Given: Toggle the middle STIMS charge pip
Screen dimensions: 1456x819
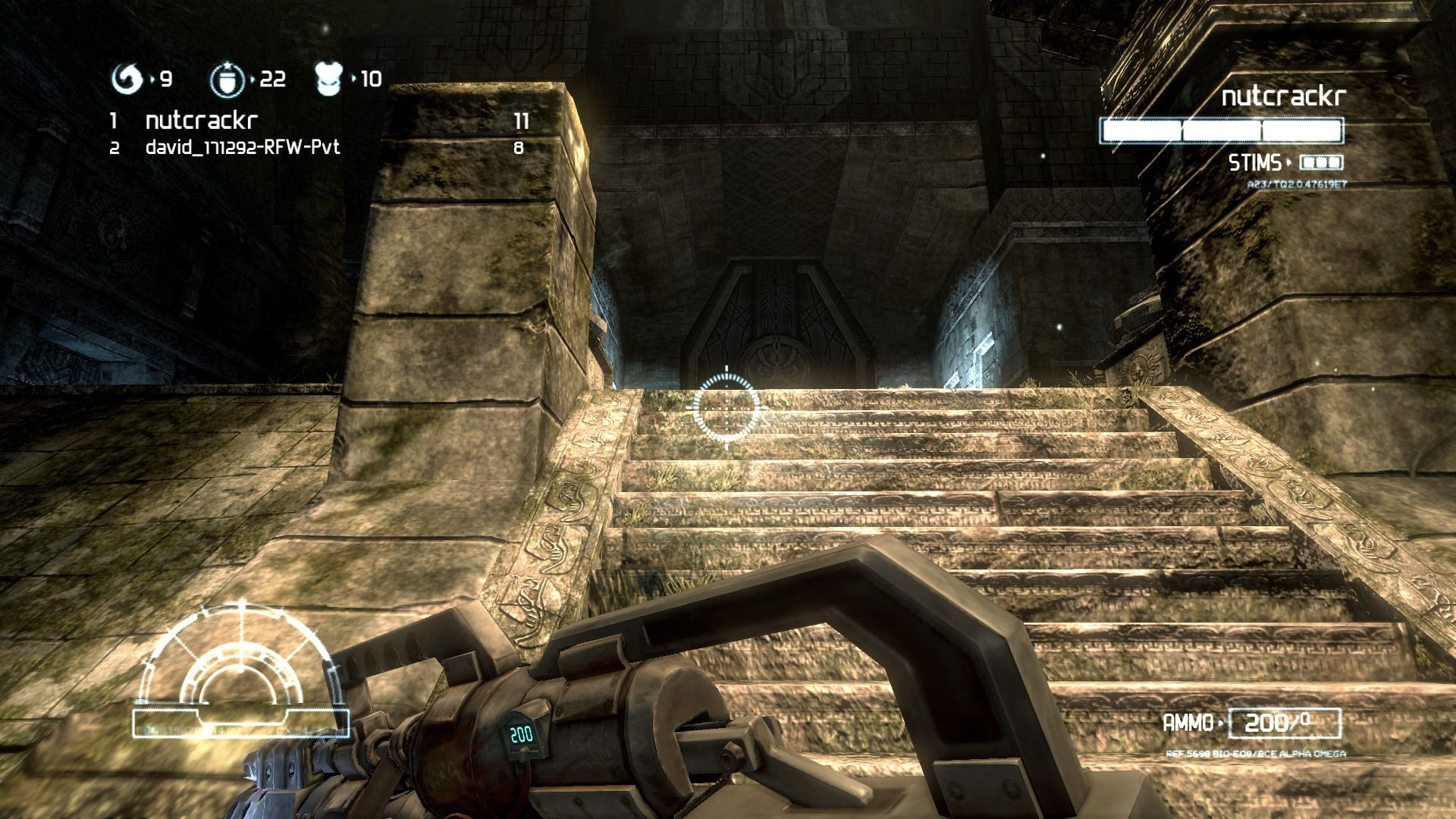Looking at the screenshot, I should tap(1321, 162).
